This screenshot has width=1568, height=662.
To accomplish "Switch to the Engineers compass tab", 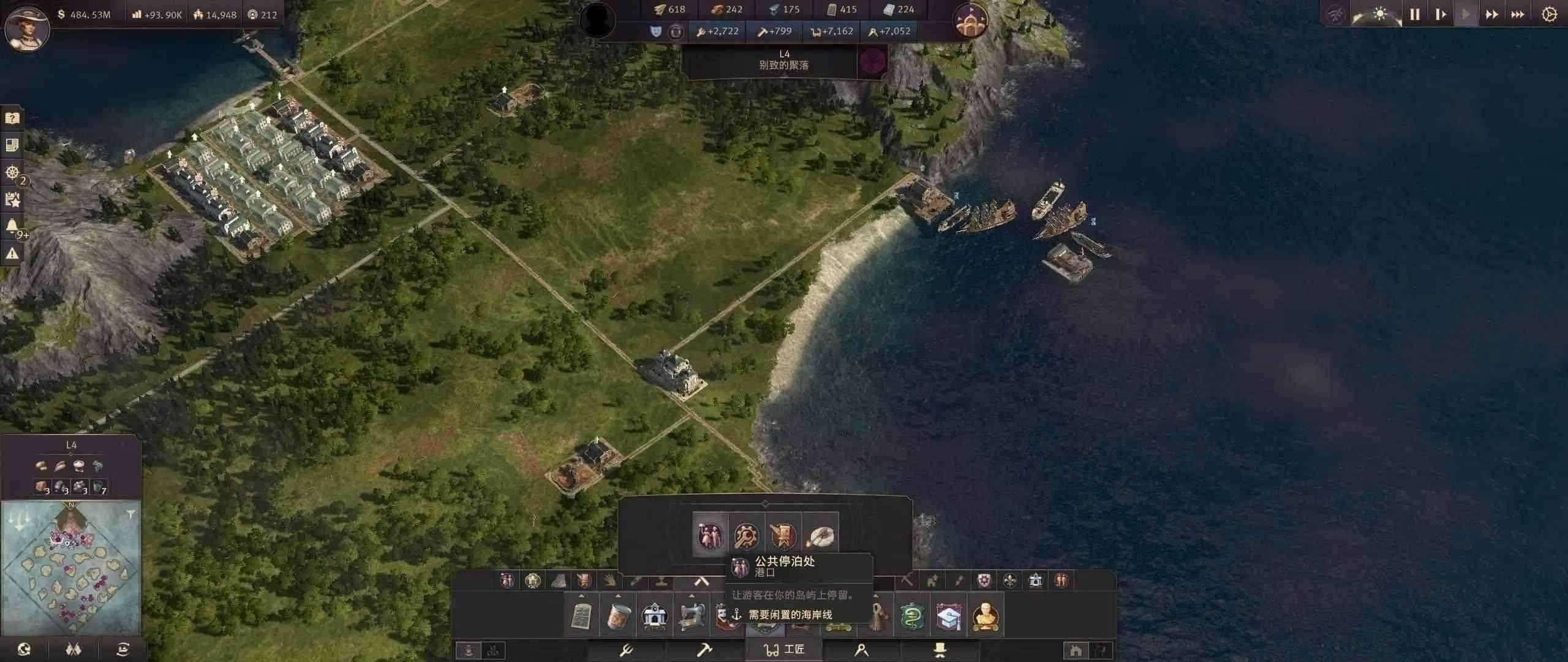I will [861, 649].
